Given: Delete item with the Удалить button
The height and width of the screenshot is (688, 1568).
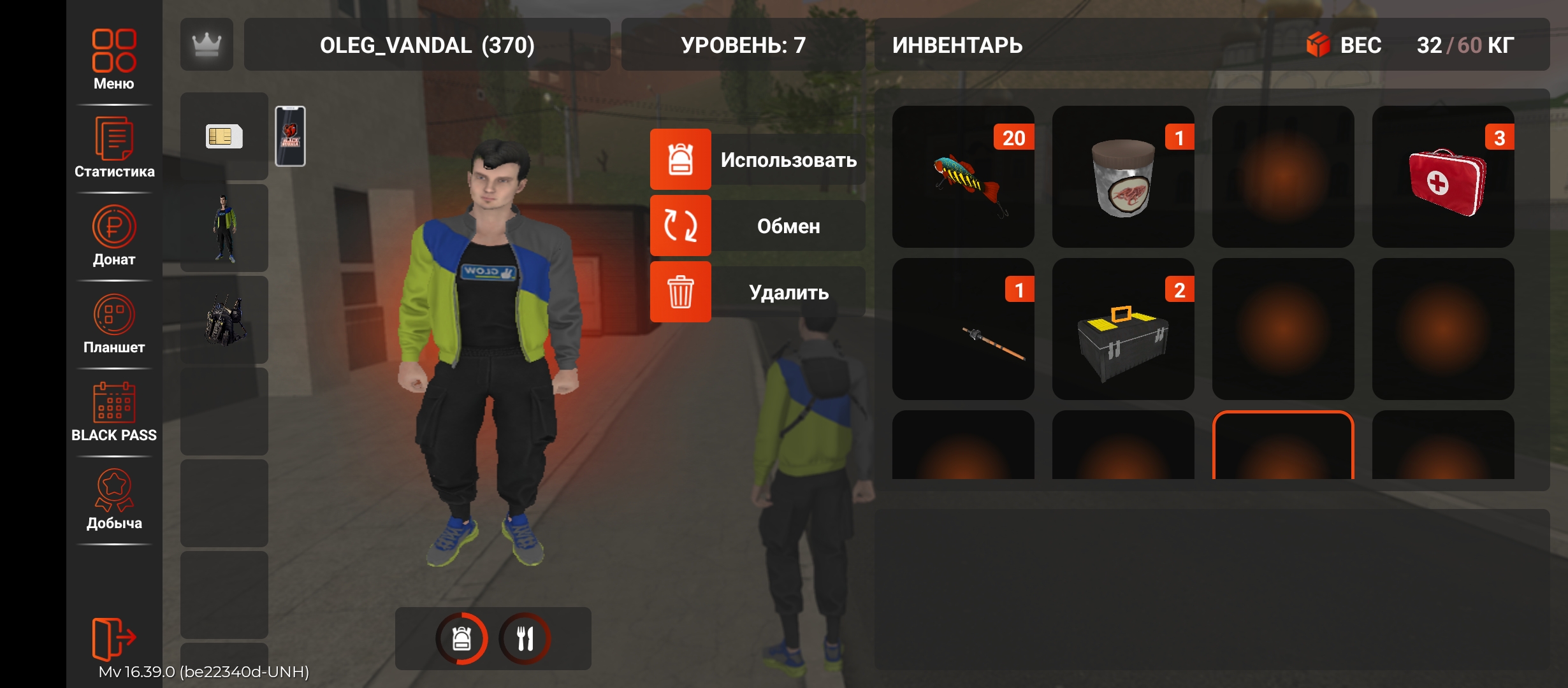Looking at the screenshot, I should tap(757, 292).
